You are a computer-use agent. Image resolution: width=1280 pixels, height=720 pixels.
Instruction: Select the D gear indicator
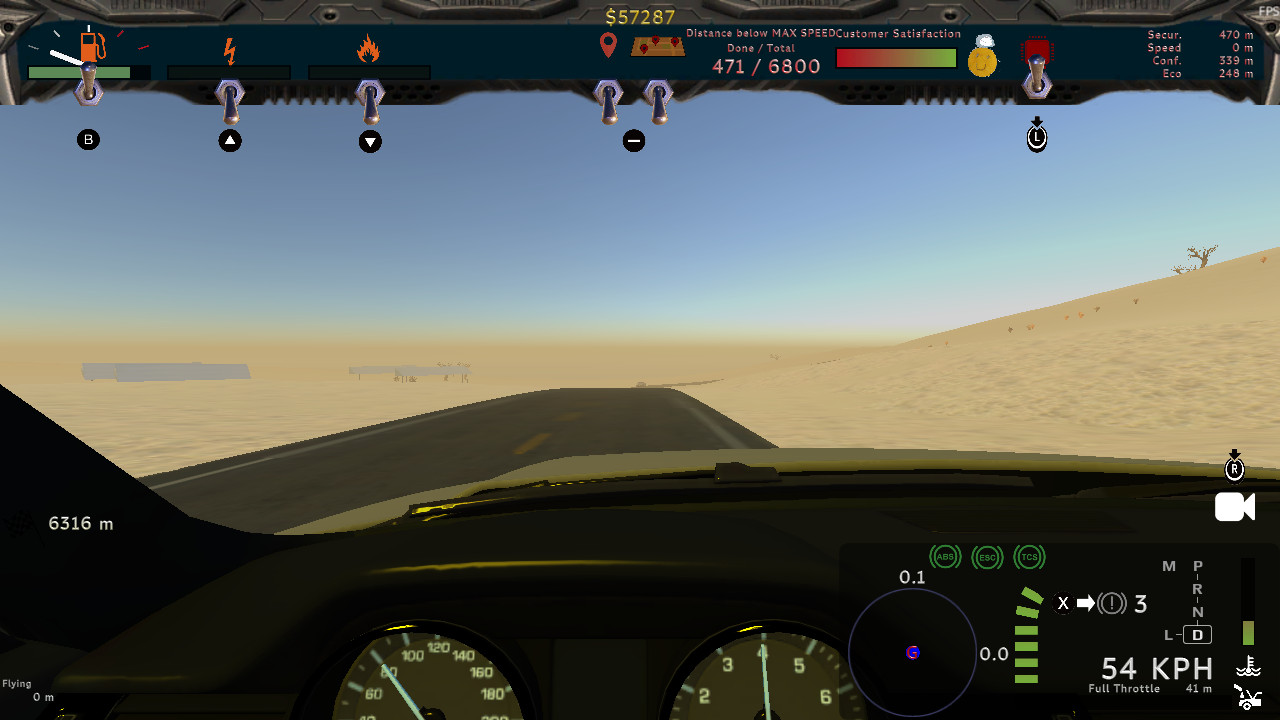[x=1196, y=634]
